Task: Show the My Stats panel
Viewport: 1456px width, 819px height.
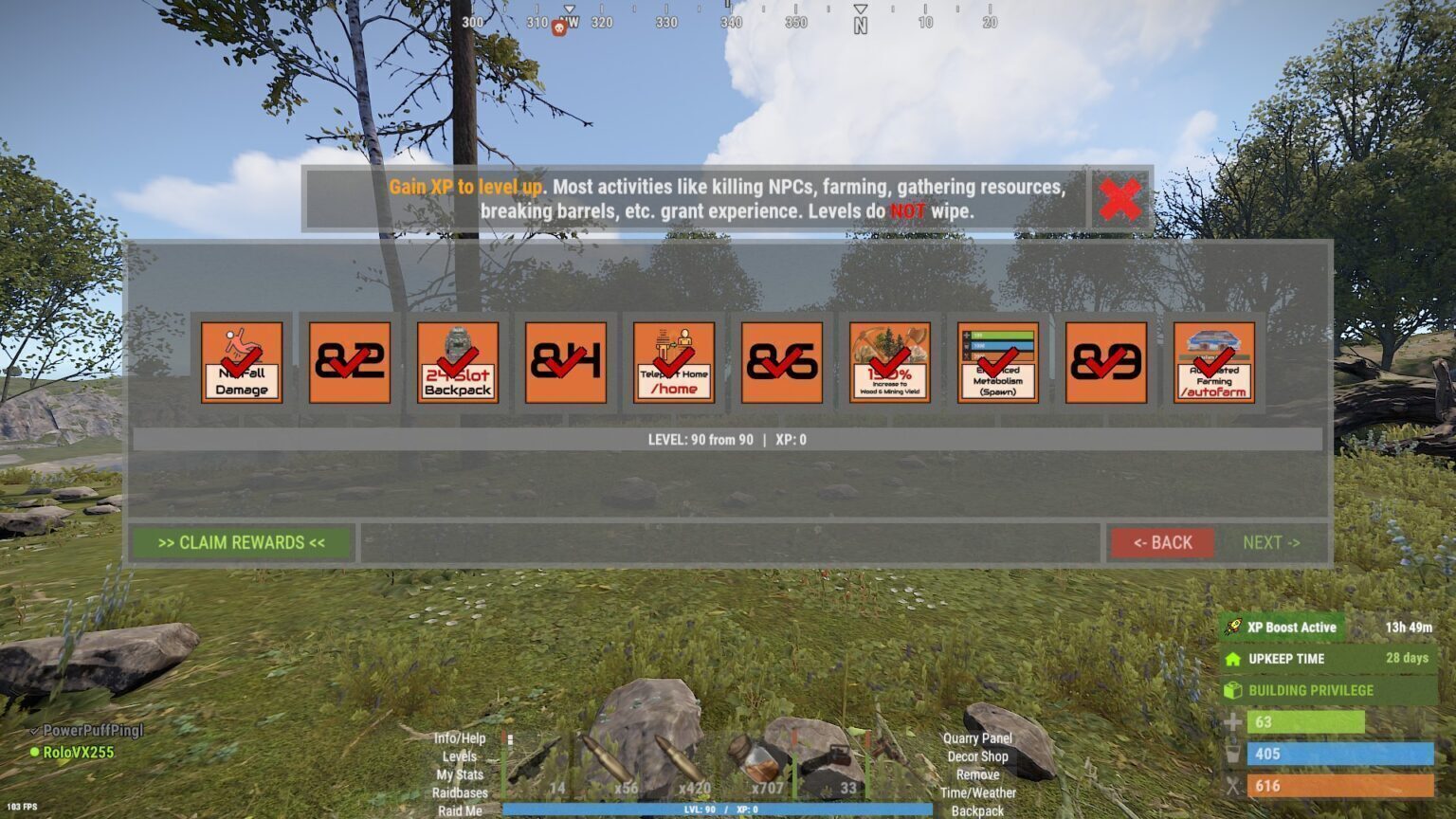Action: (x=460, y=774)
